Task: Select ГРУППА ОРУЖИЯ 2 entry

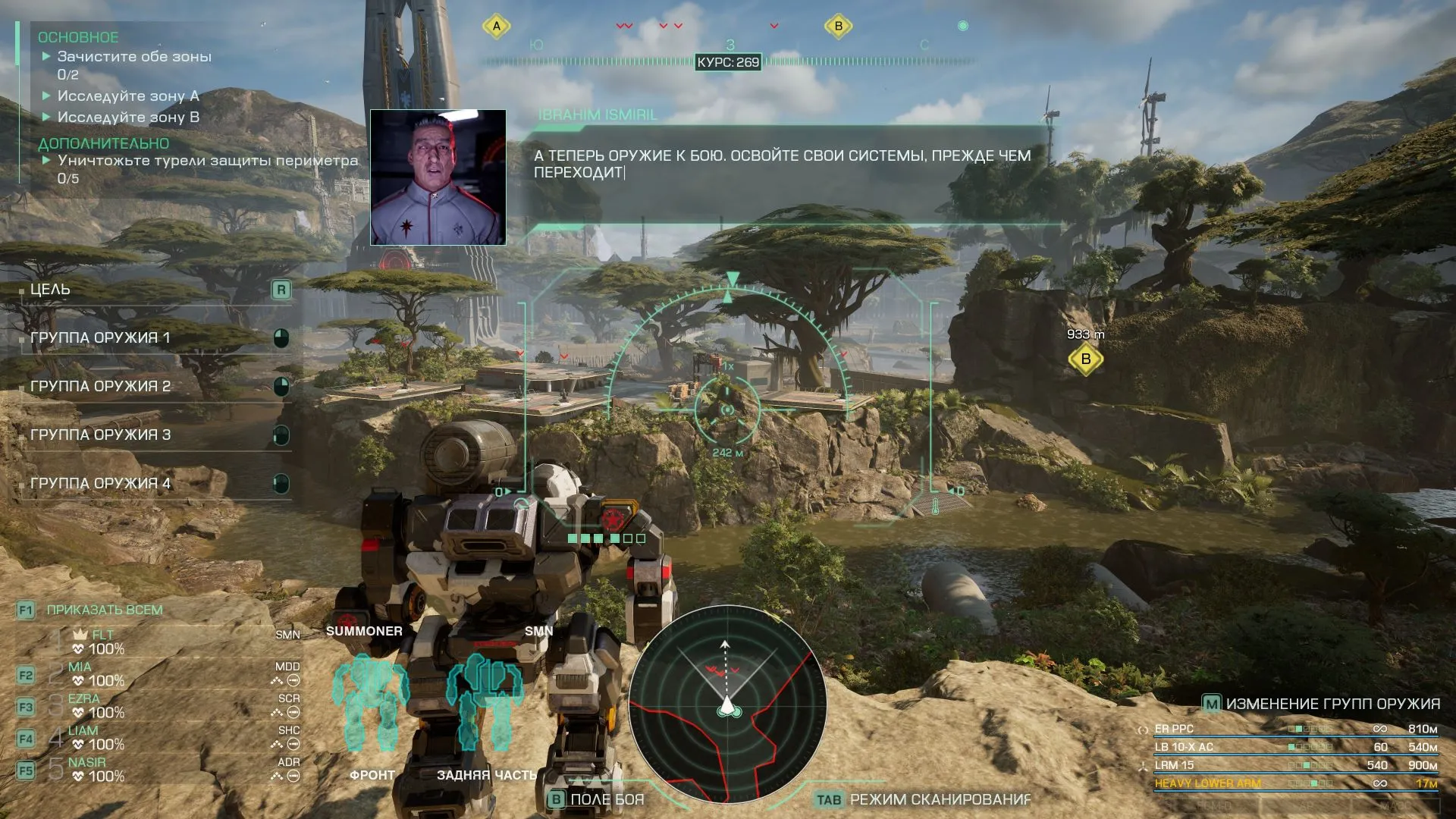Action: click(x=152, y=387)
